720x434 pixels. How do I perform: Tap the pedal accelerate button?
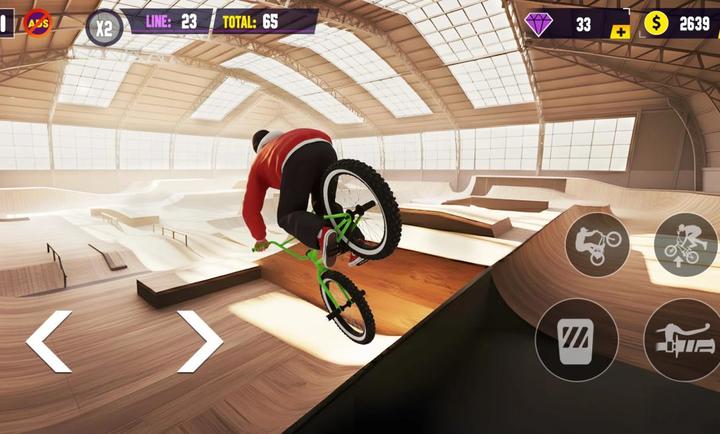coord(576,340)
